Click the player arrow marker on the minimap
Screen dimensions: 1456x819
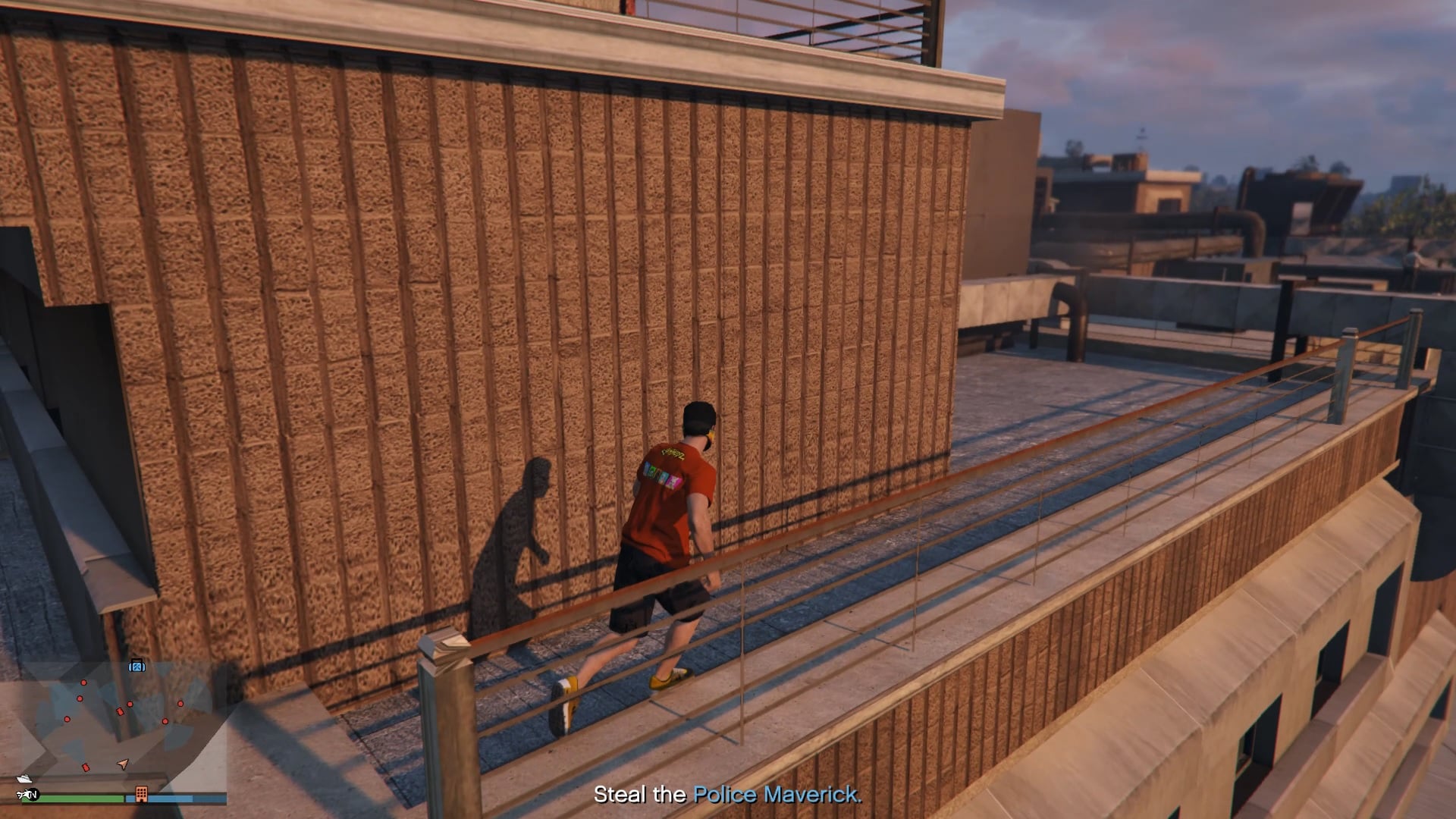pyautogui.click(x=123, y=764)
